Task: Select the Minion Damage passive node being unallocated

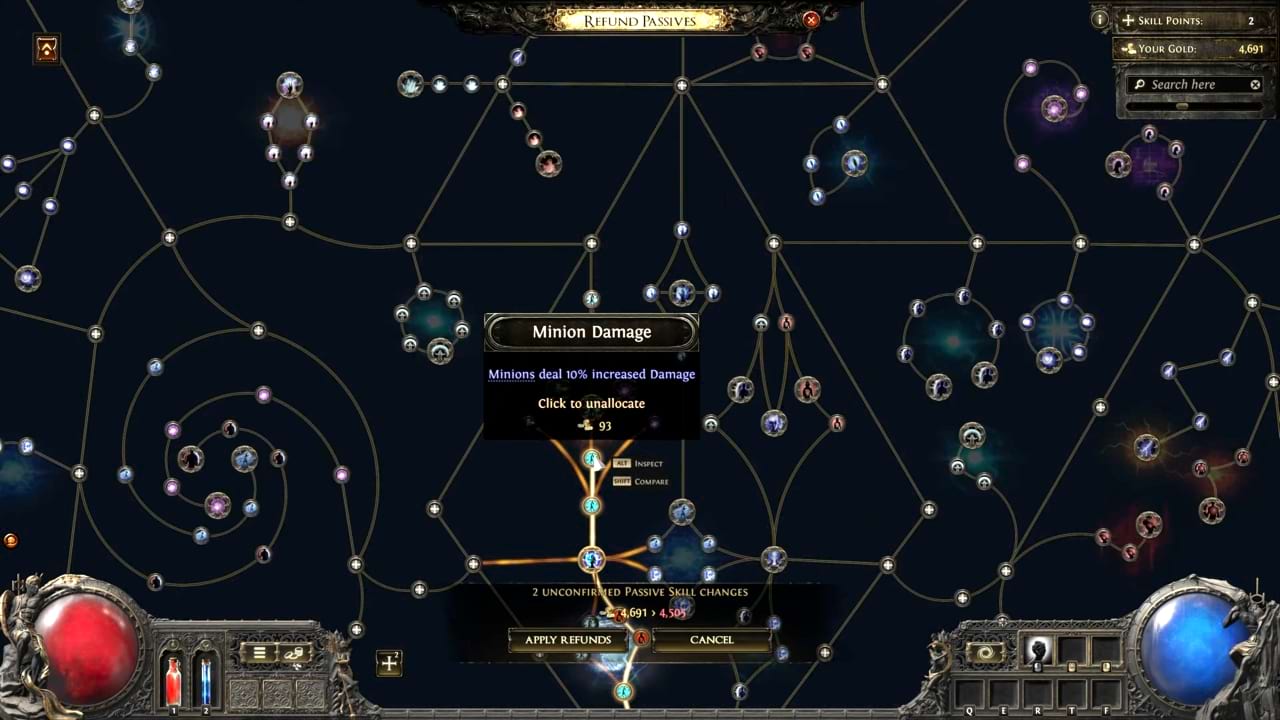Action: coord(592,458)
